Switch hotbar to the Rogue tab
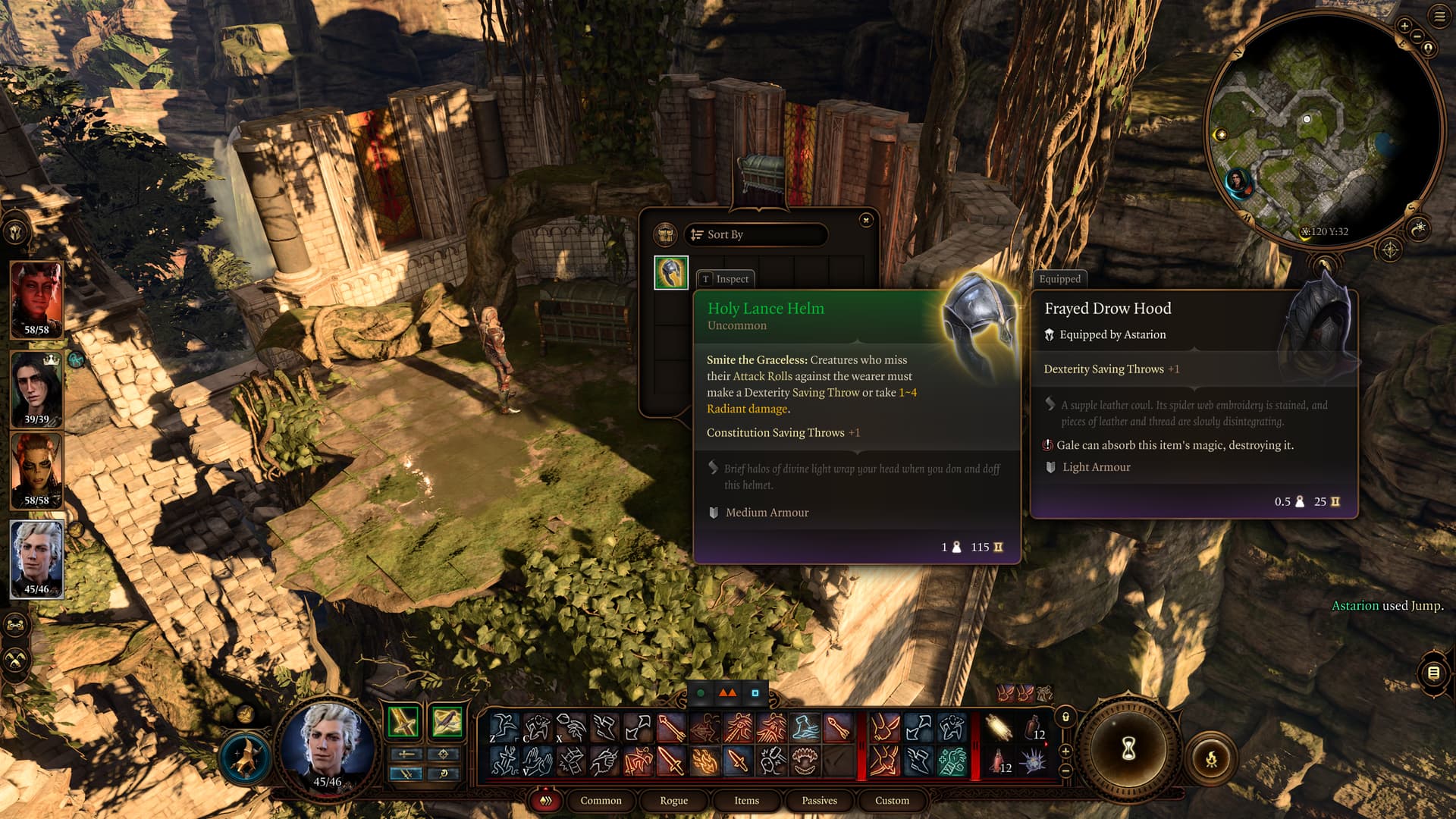The image size is (1456, 819). click(673, 800)
